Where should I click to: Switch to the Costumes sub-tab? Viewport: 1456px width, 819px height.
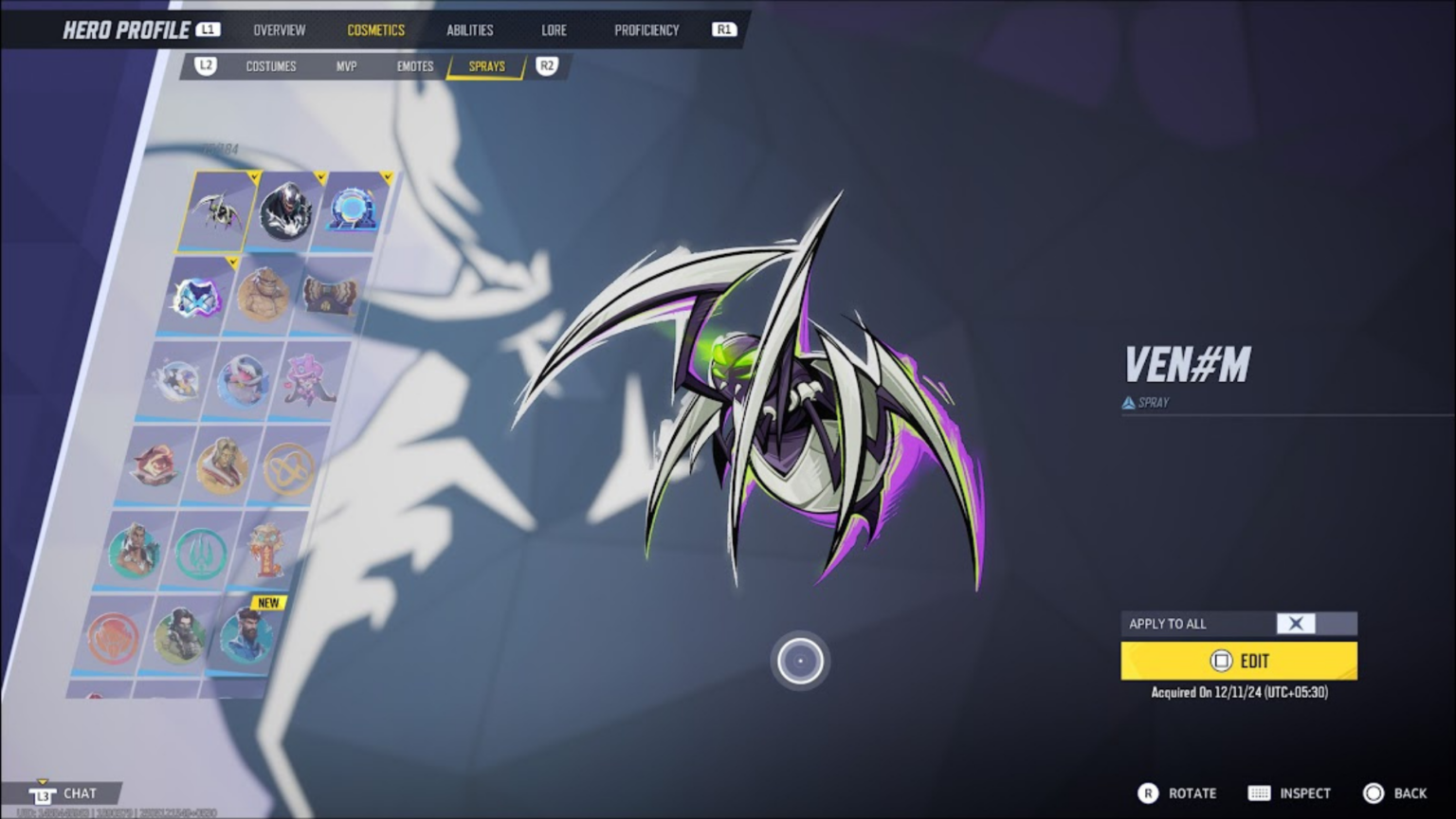tap(271, 66)
